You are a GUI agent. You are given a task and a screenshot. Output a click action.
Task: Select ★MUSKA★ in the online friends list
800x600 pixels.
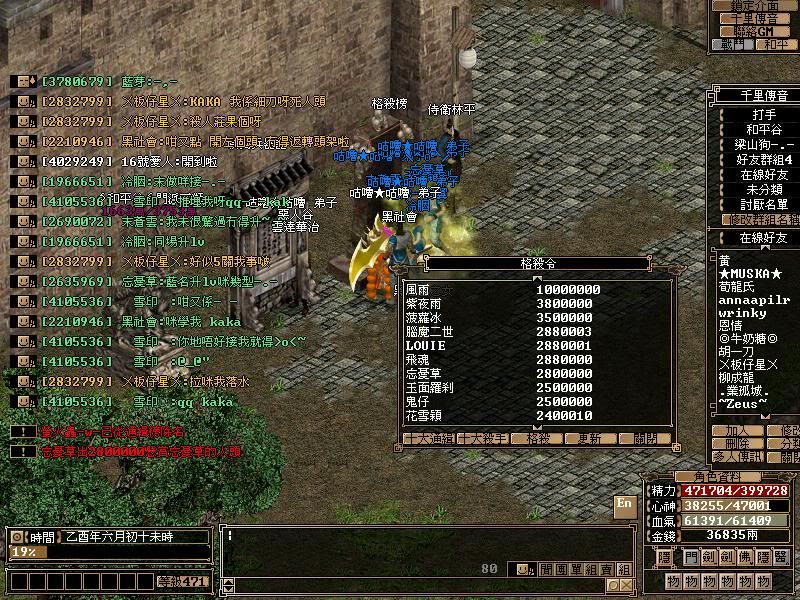750,274
